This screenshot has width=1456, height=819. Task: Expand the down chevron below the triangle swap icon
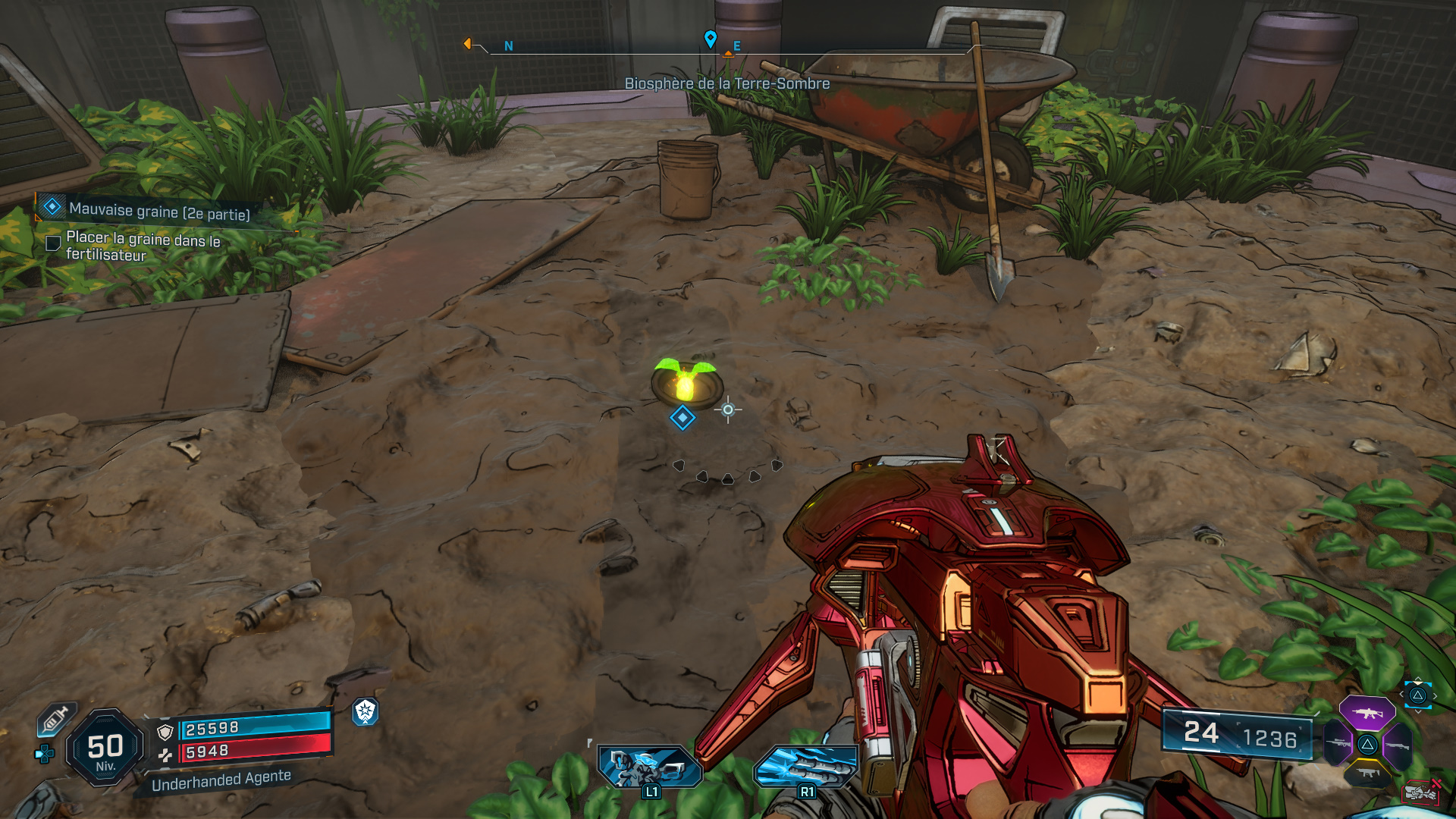pos(1418,711)
